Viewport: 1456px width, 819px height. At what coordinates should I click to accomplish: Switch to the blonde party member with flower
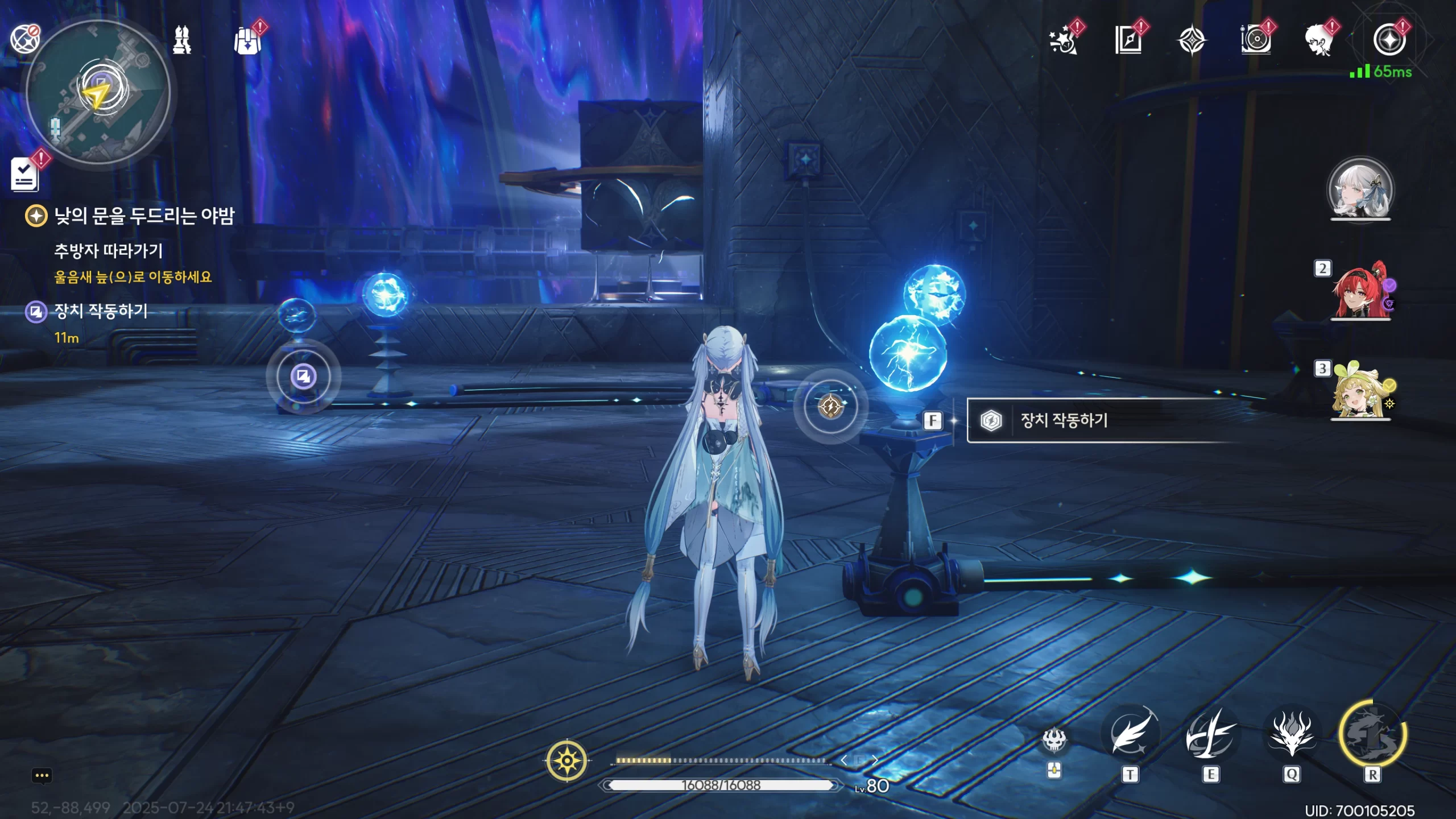[1359, 391]
